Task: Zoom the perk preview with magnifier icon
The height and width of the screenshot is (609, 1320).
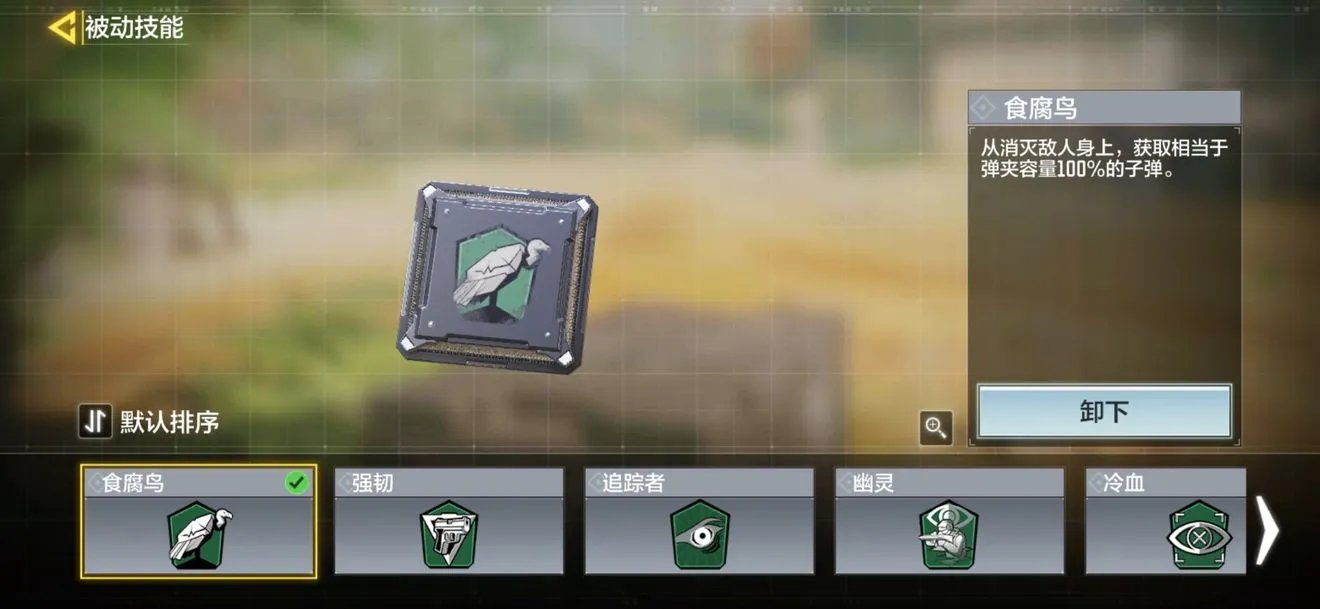Action: (x=936, y=428)
